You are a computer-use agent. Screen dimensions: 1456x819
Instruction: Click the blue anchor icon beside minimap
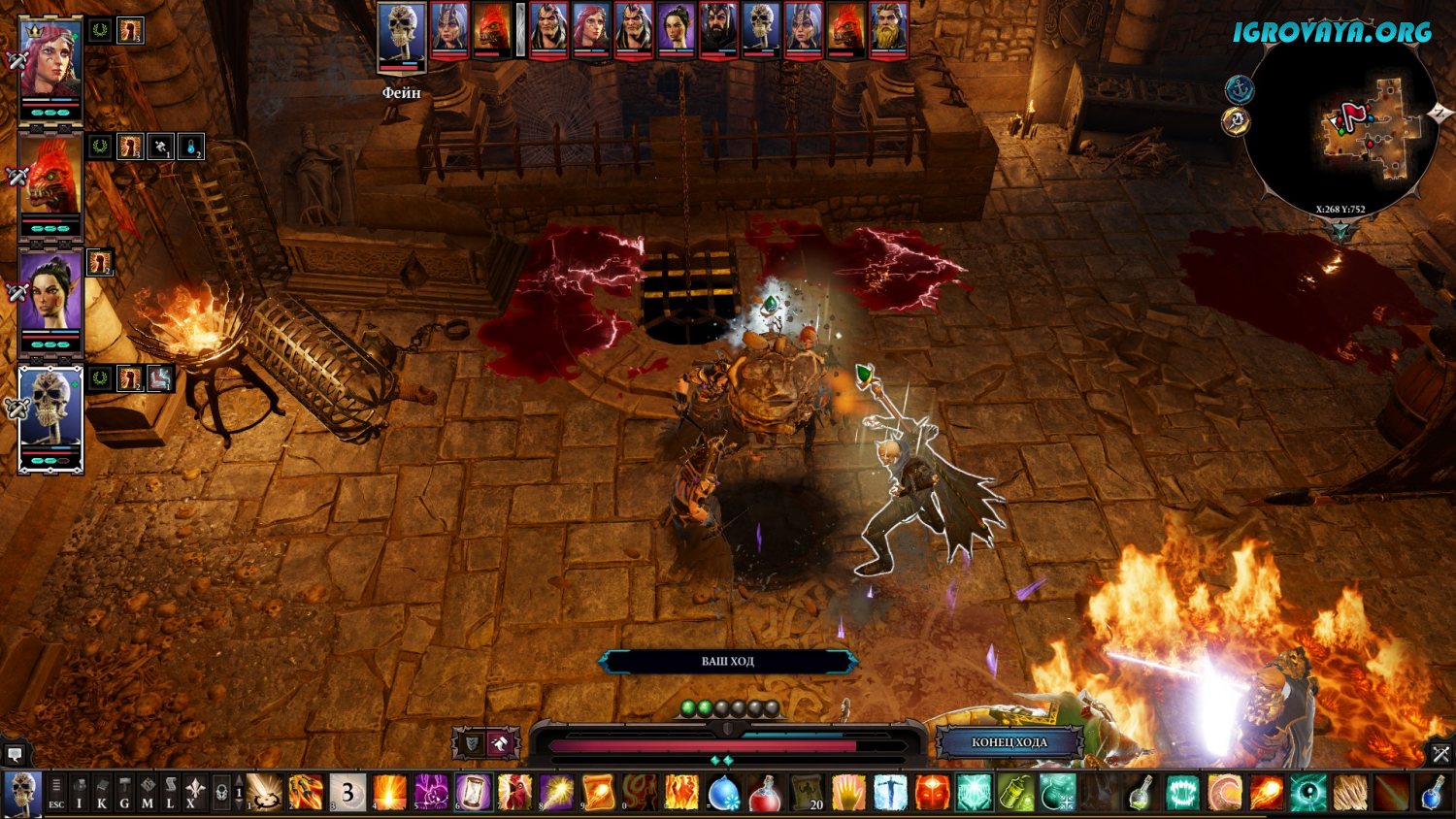pos(1239,90)
